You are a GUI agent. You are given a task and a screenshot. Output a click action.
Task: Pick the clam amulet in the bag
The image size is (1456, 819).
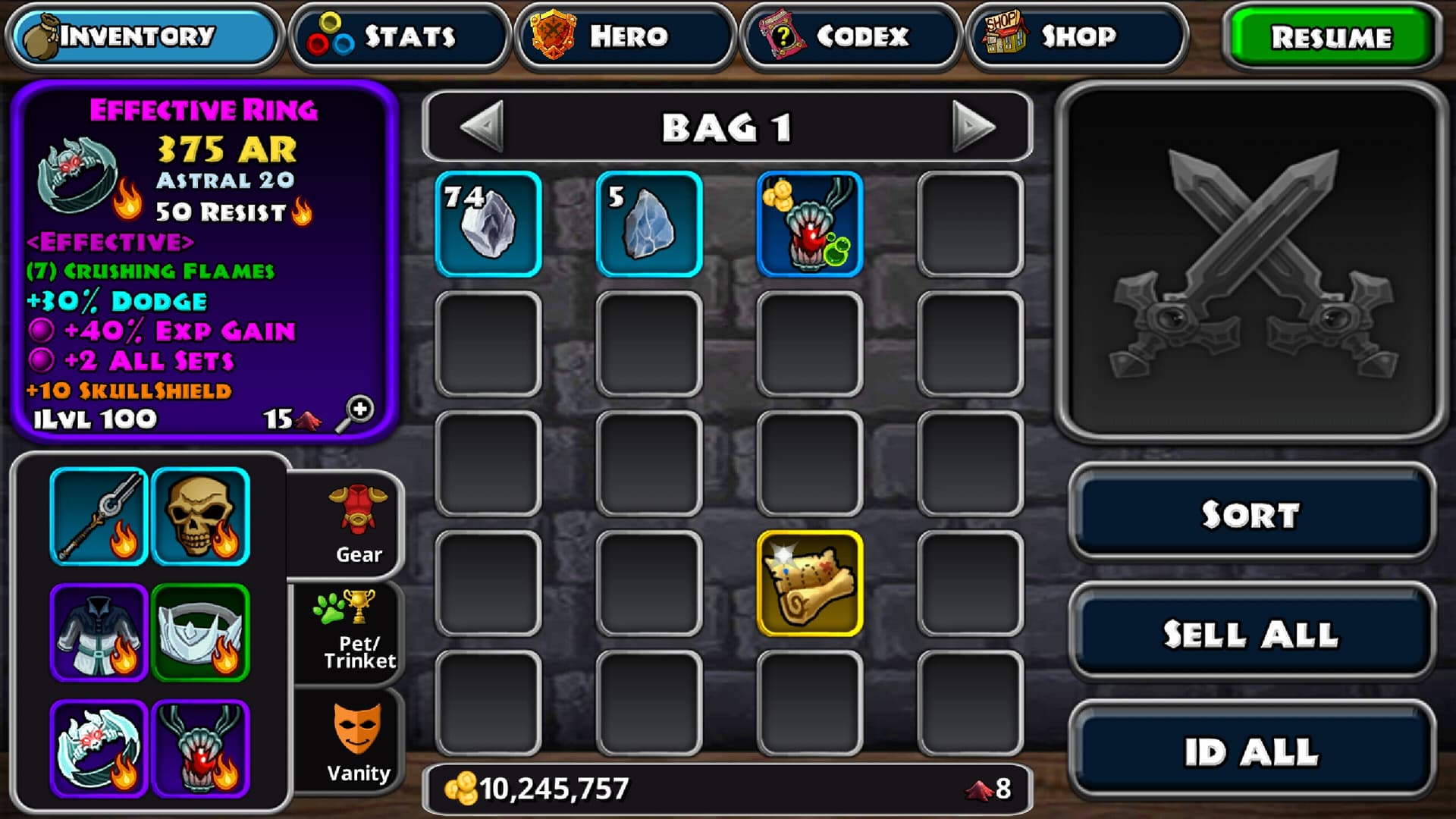(810, 224)
